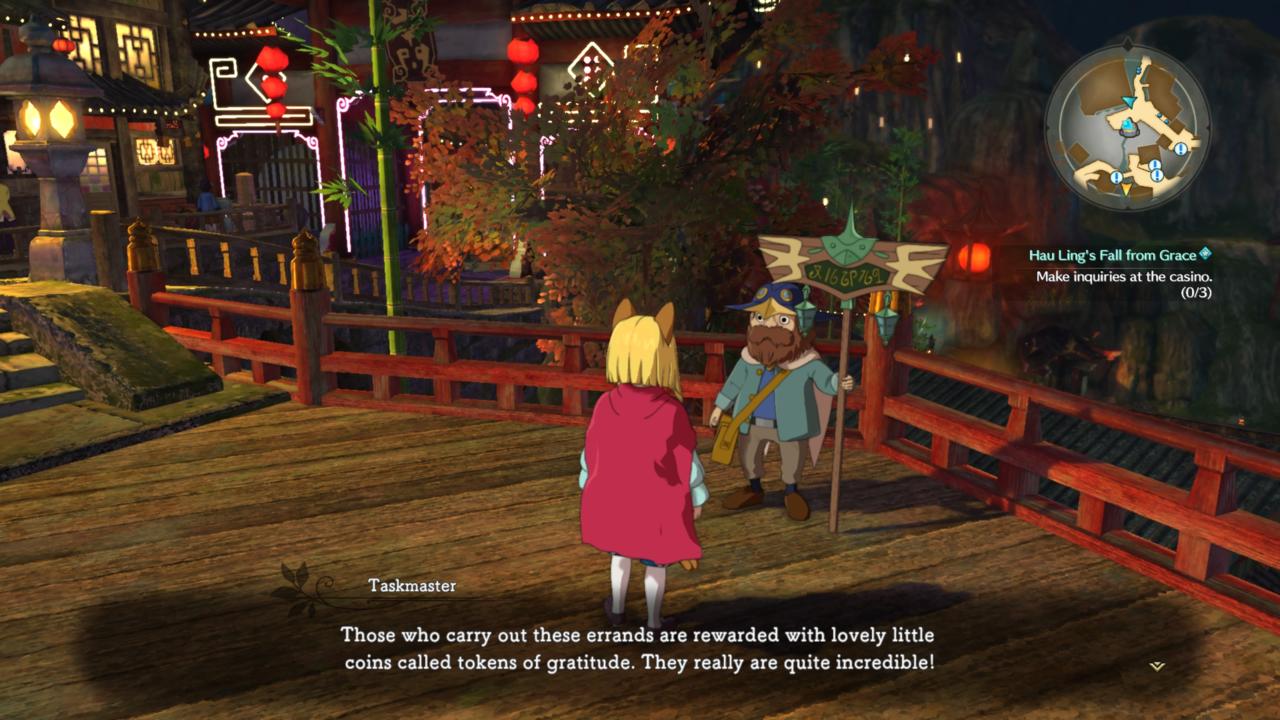
Task: Select the player position arrow on the minimap
Action: tap(1129, 101)
